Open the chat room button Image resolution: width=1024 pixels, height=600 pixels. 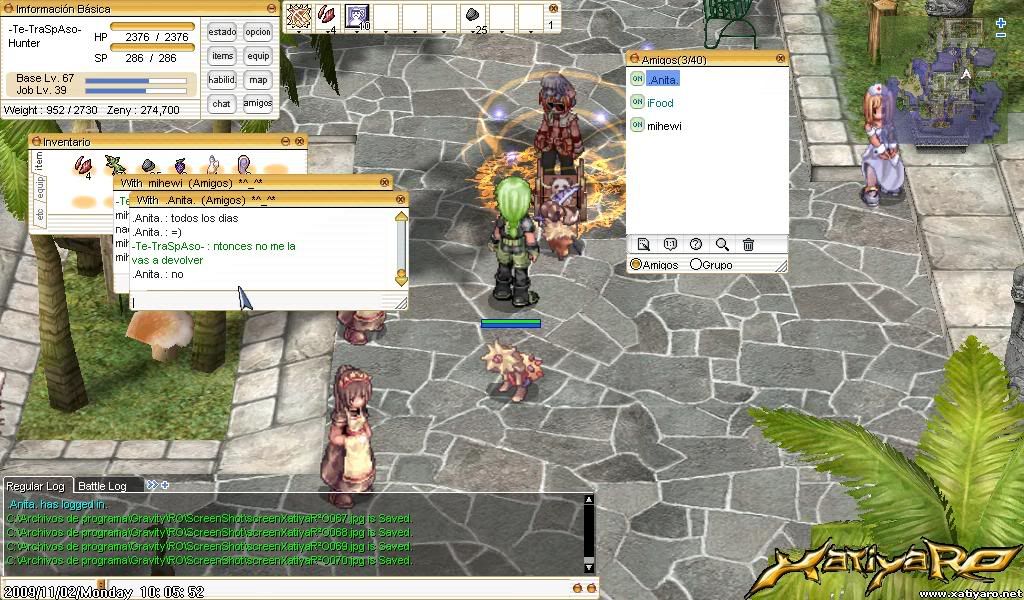[x=222, y=103]
